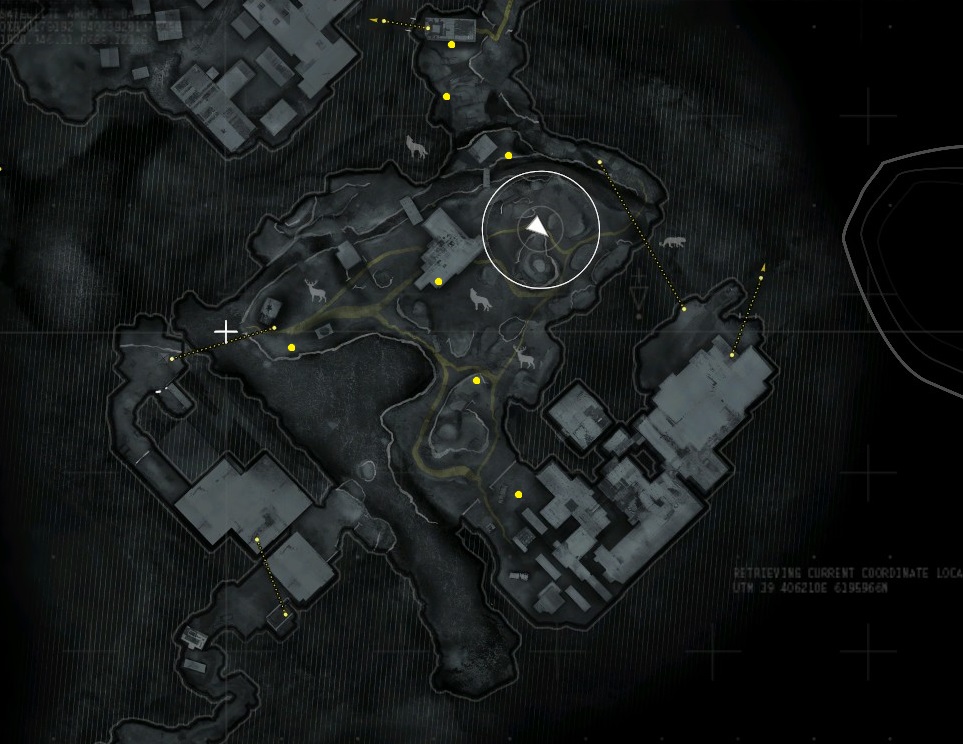Choose the standing wolf map icon
963x744 pixels.
tap(417, 148)
